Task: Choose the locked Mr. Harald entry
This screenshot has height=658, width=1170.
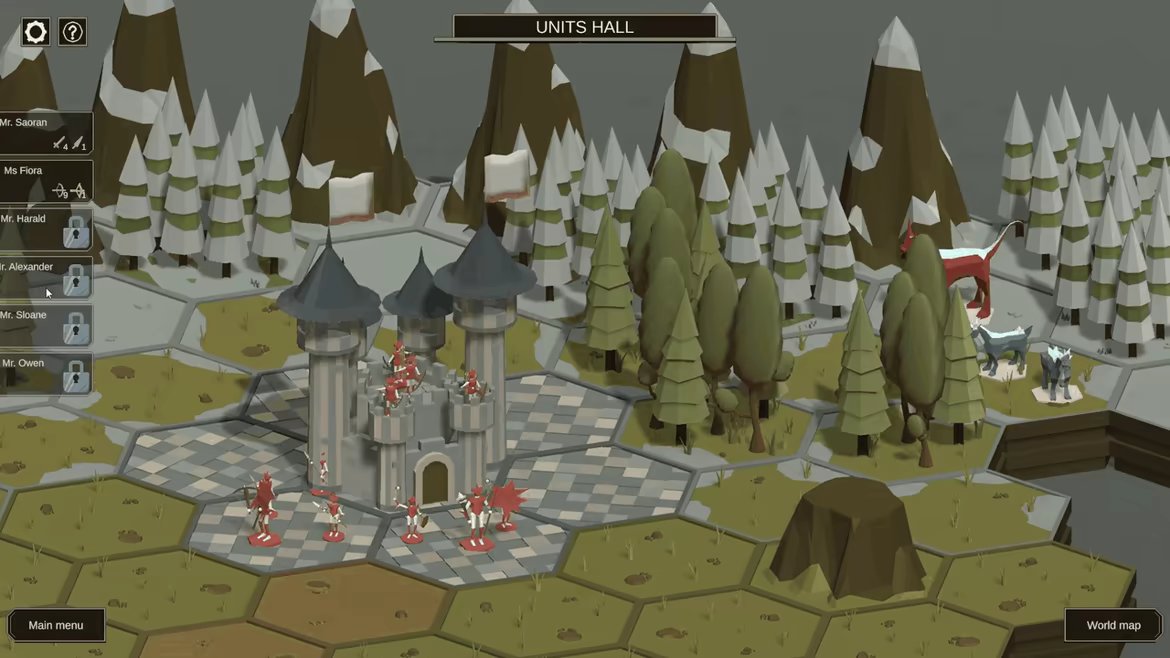Action: (45, 228)
